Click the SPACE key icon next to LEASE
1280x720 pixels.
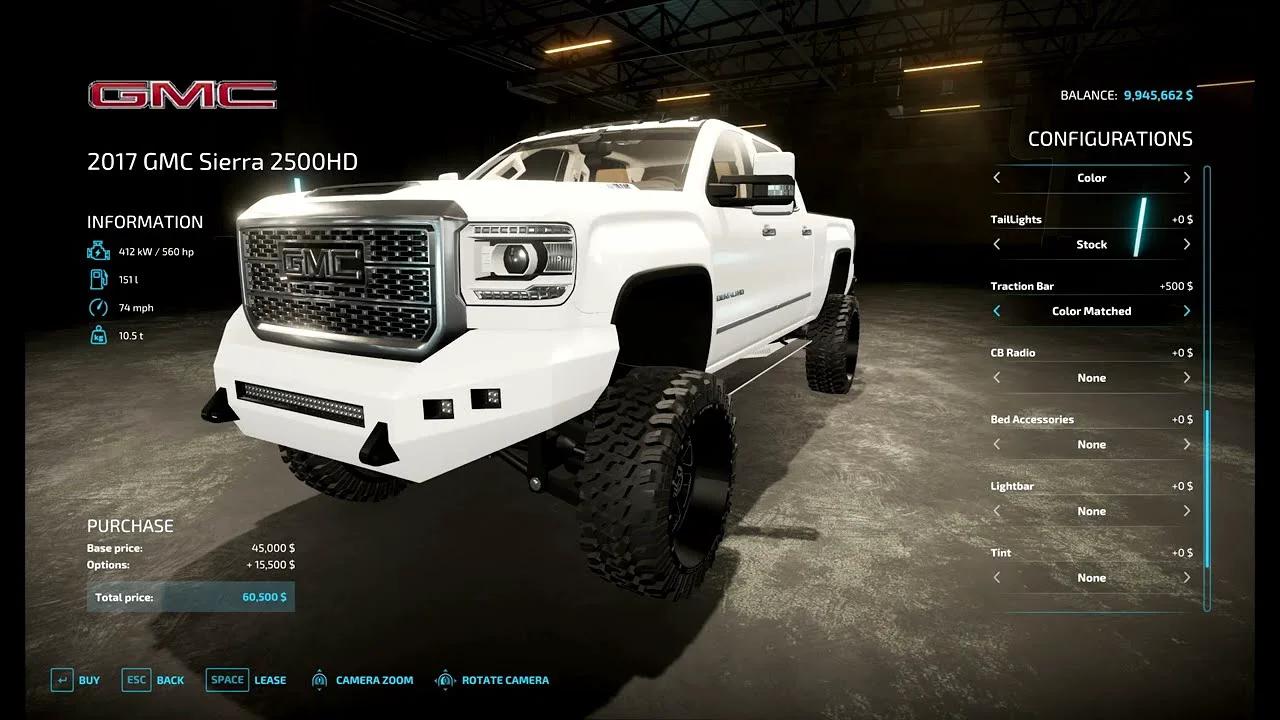click(x=227, y=679)
